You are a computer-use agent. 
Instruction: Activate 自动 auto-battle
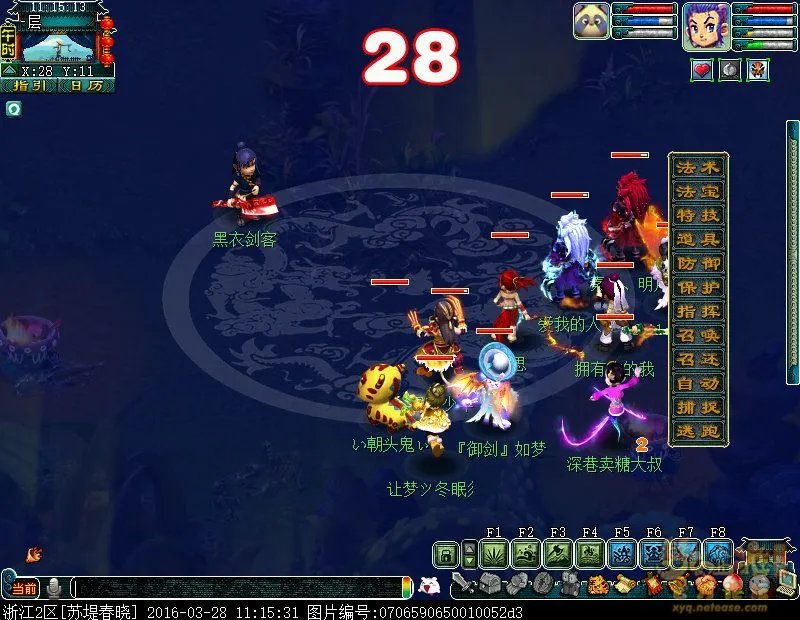click(697, 383)
